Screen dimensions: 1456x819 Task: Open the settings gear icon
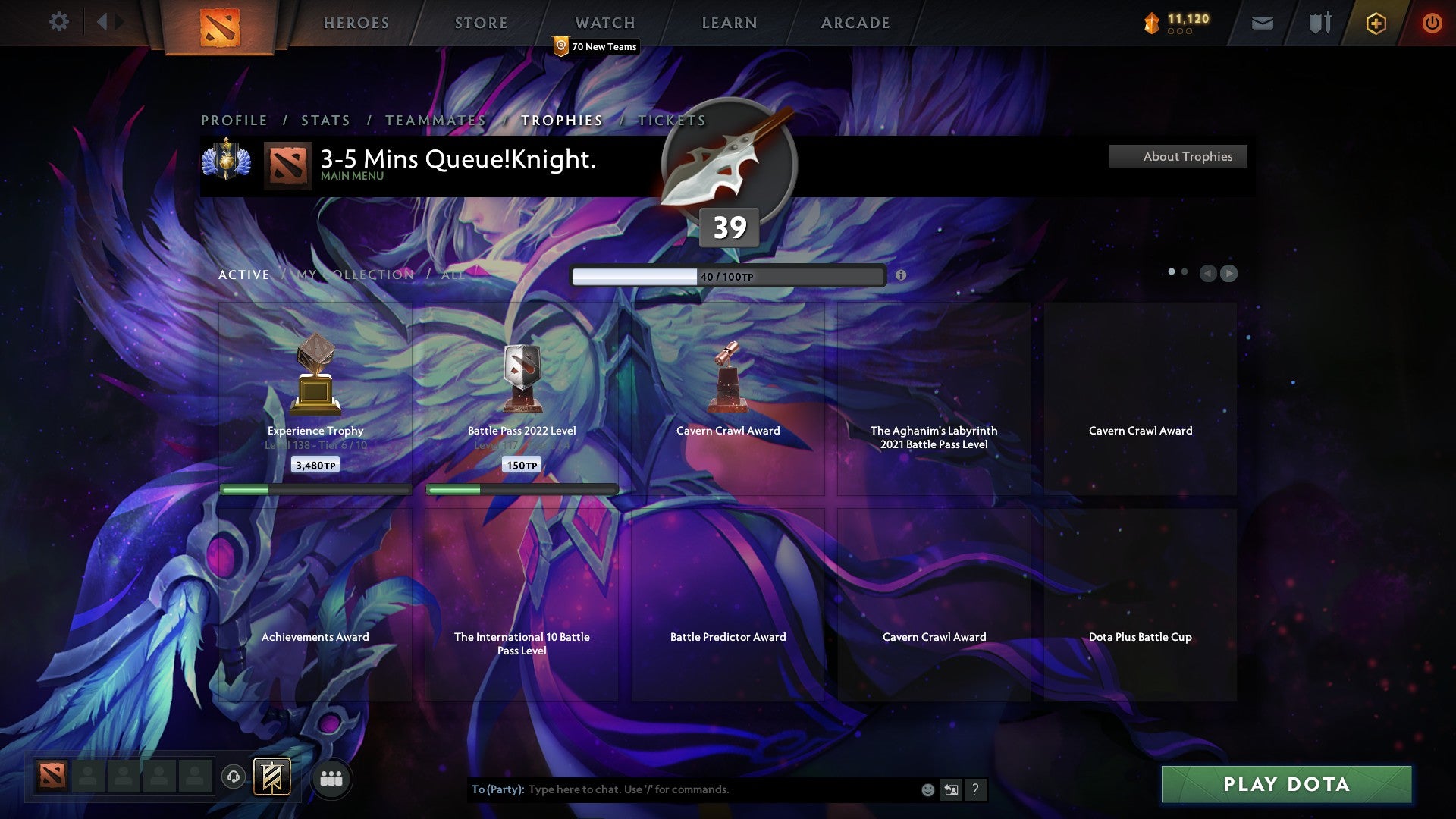[x=58, y=21]
